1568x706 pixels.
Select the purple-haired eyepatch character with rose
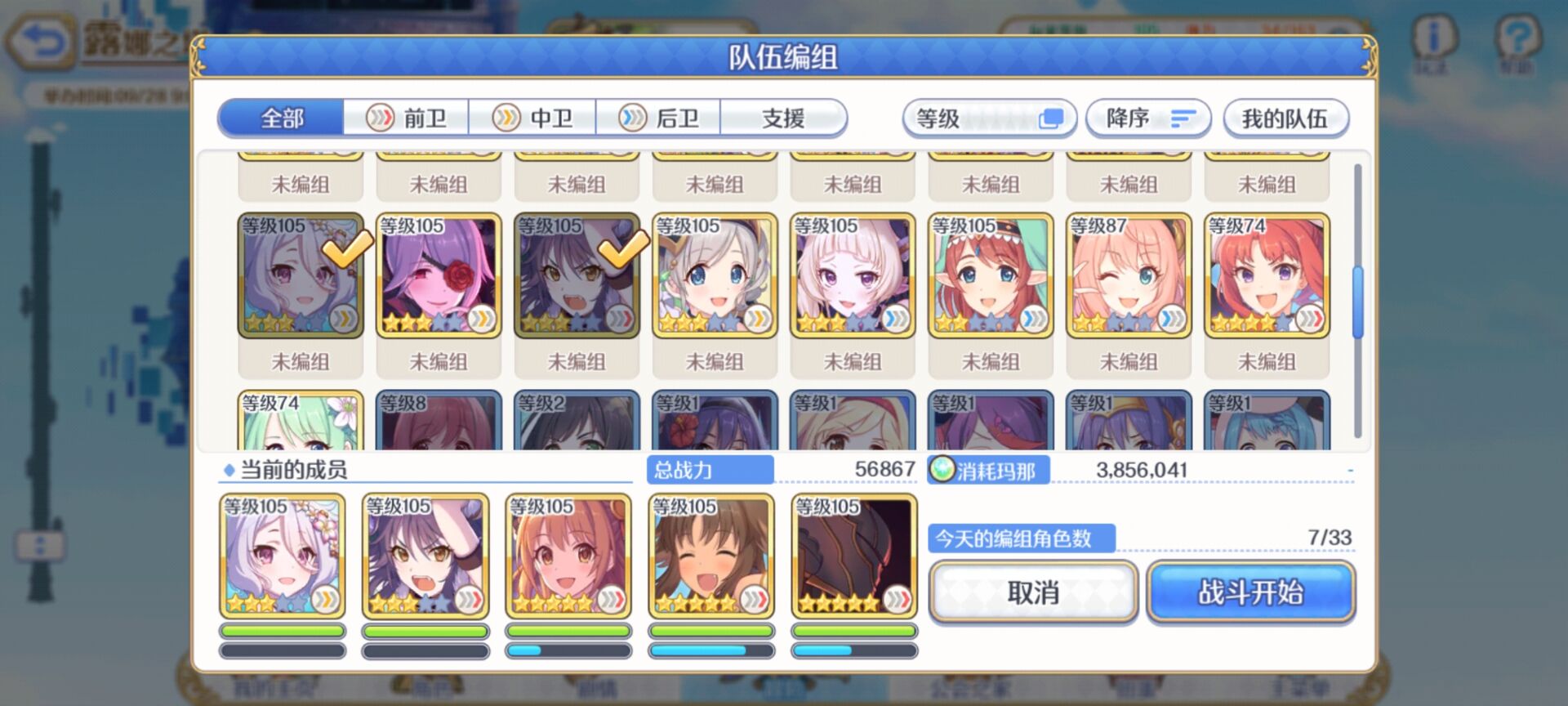pyautogui.click(x=439, y=275)
